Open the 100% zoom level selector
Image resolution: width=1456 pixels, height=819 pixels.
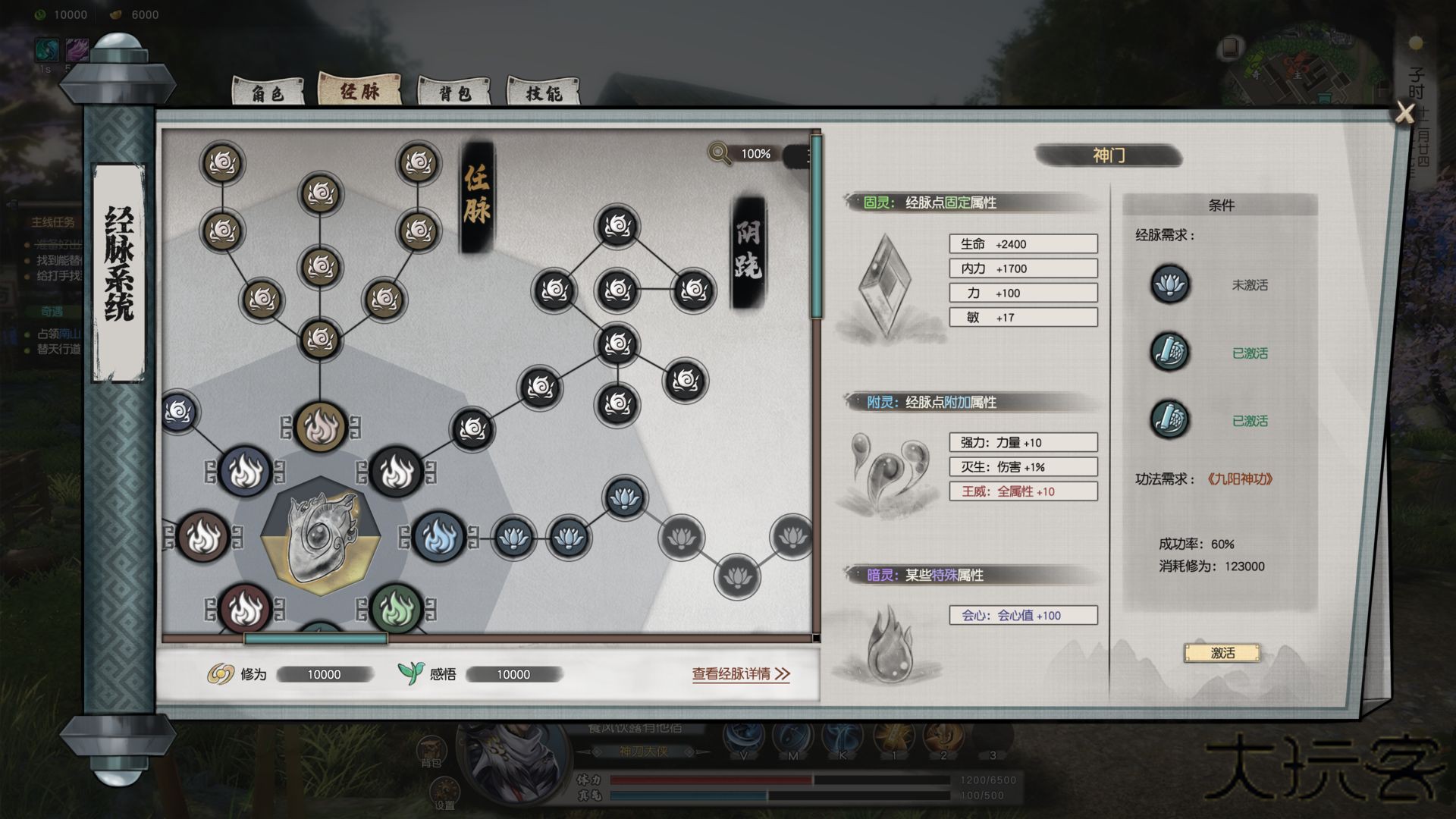click(x=756, y=155)
